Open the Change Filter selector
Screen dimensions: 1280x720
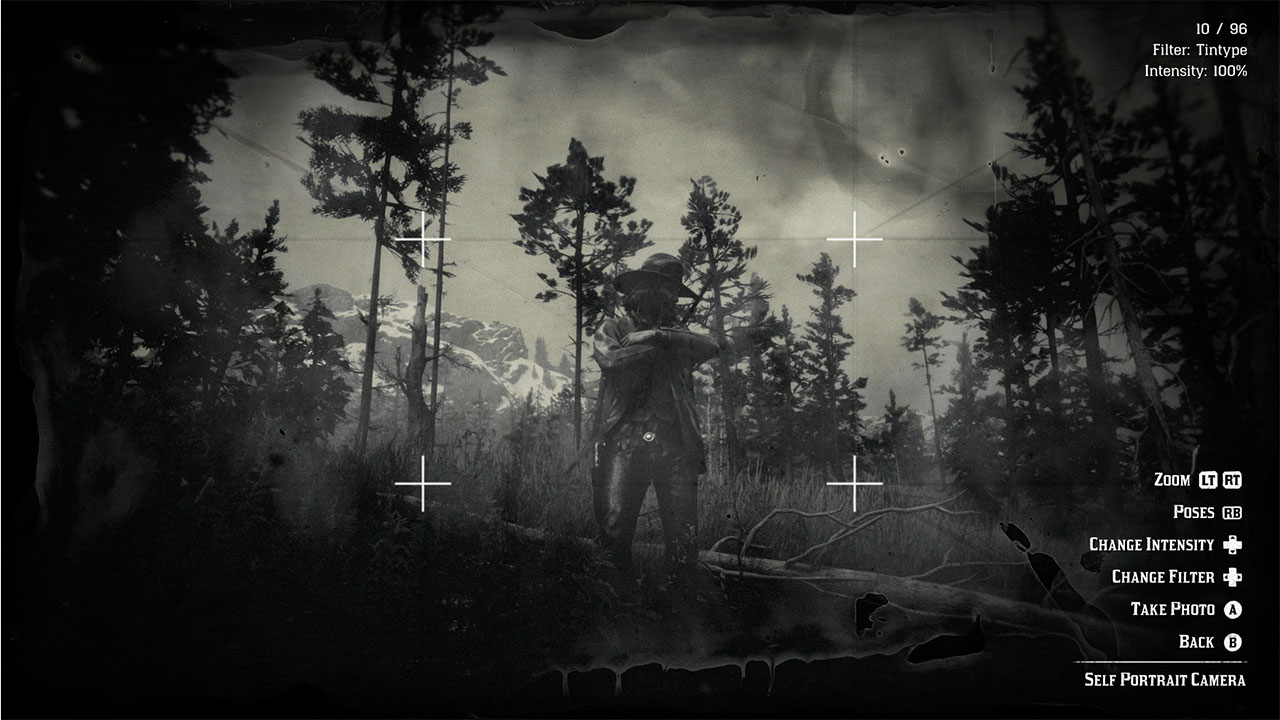point(1165,576)
